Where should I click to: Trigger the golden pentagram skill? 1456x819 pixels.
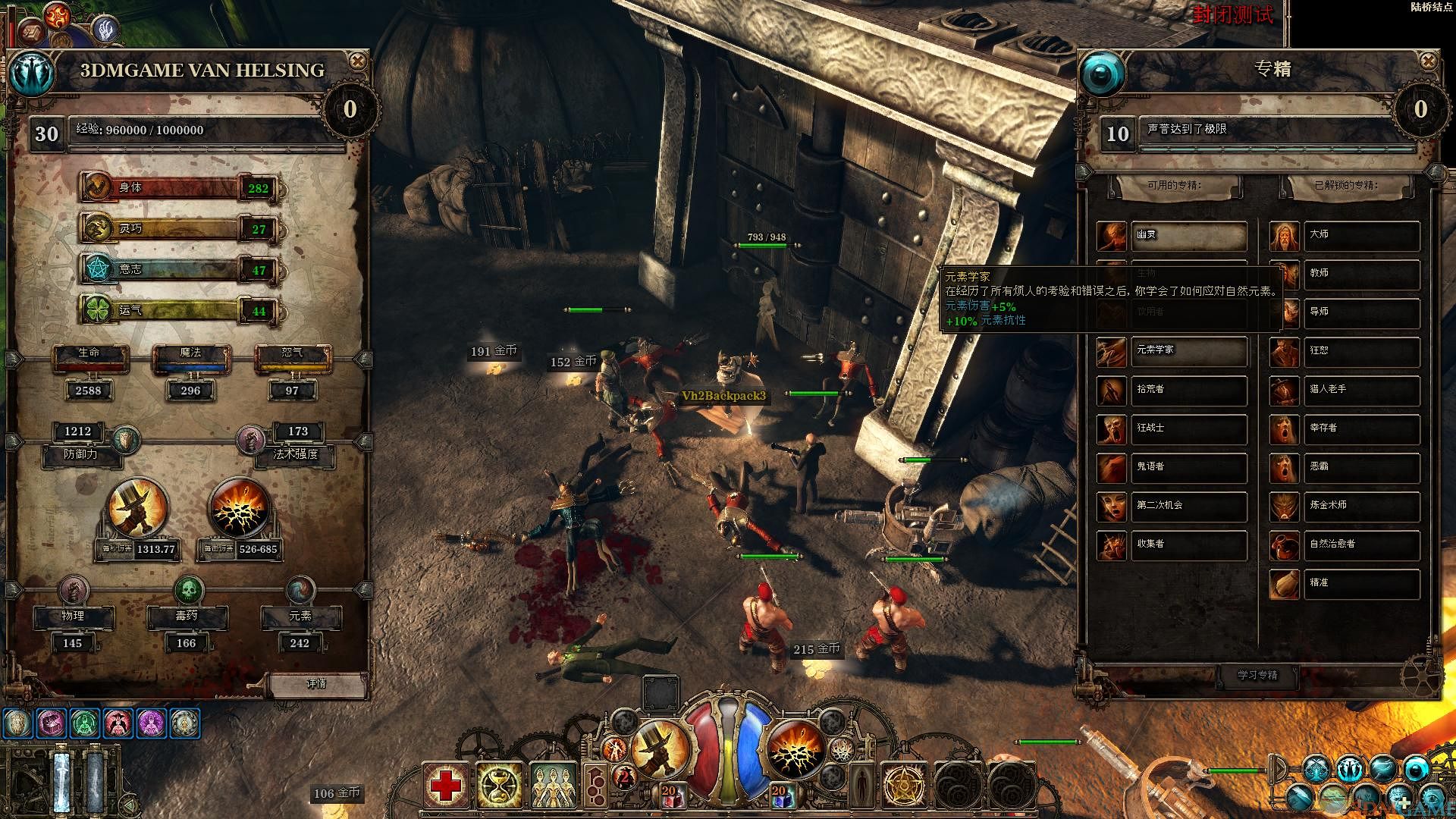(x=904, y=786)
